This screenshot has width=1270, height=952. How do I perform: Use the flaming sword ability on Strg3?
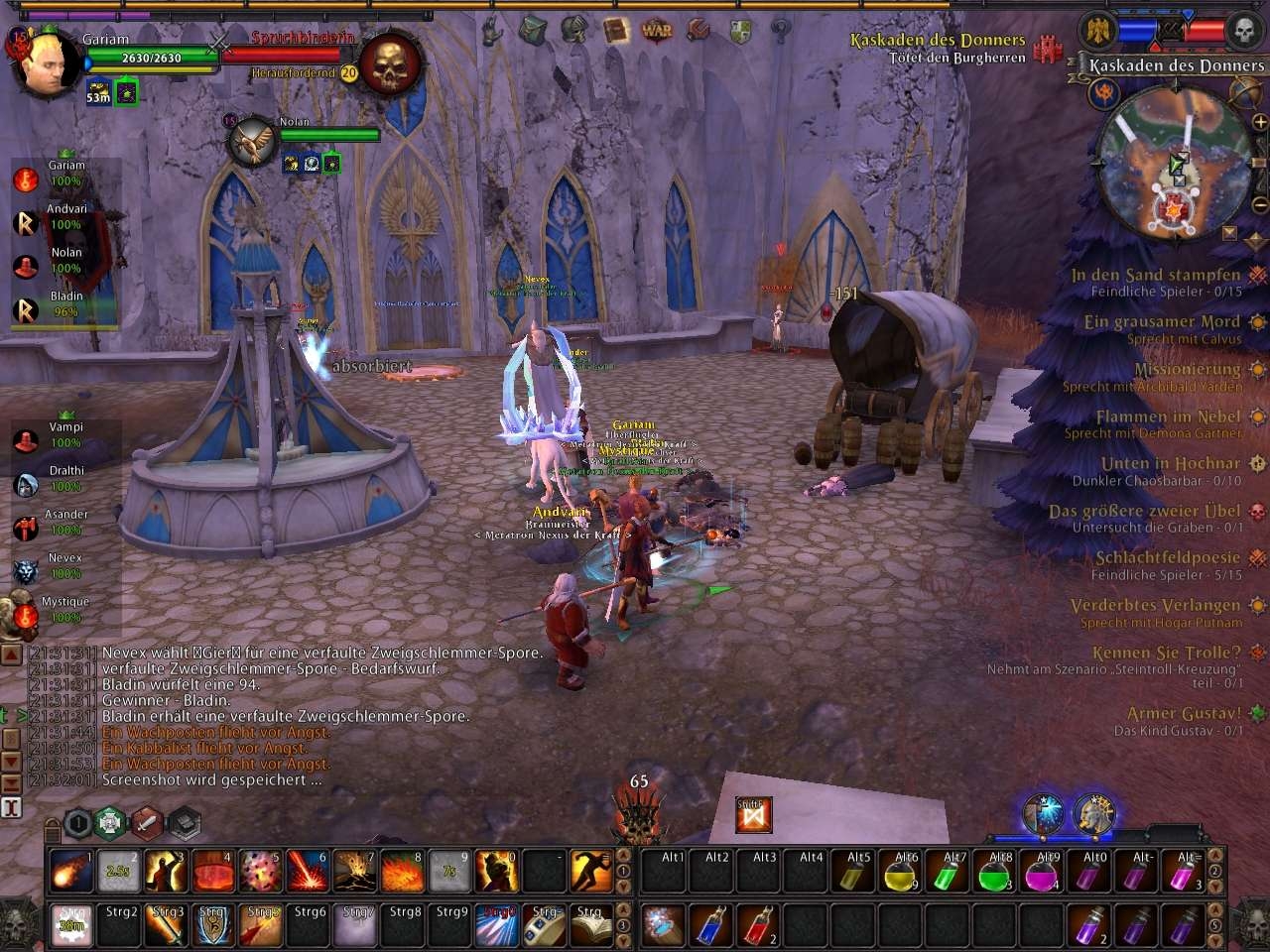(167, 924)
